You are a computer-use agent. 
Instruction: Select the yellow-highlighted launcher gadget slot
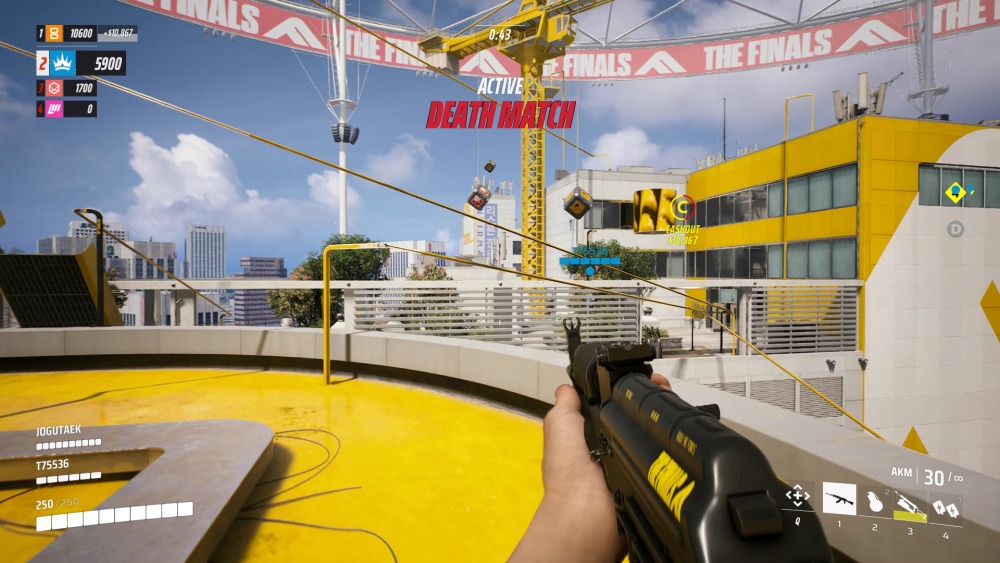(909, 504)
